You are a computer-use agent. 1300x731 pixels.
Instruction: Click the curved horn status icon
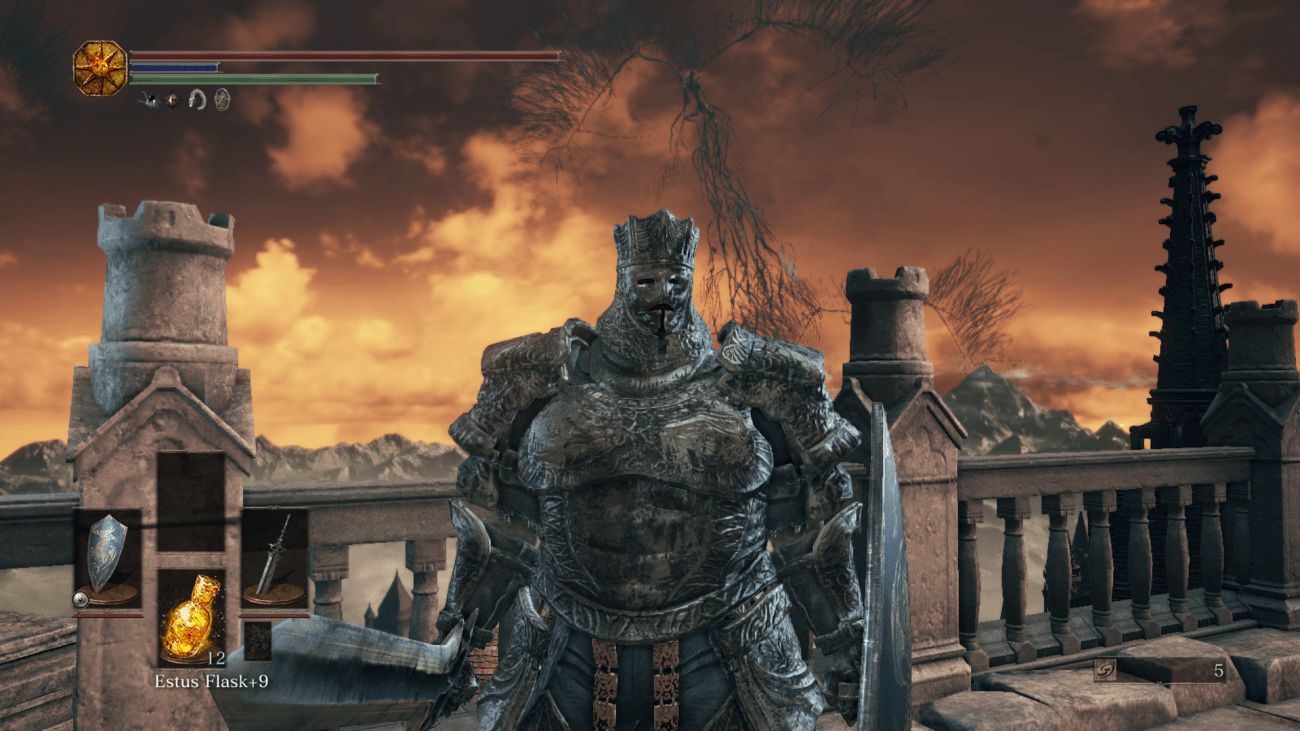coord(197,101)
